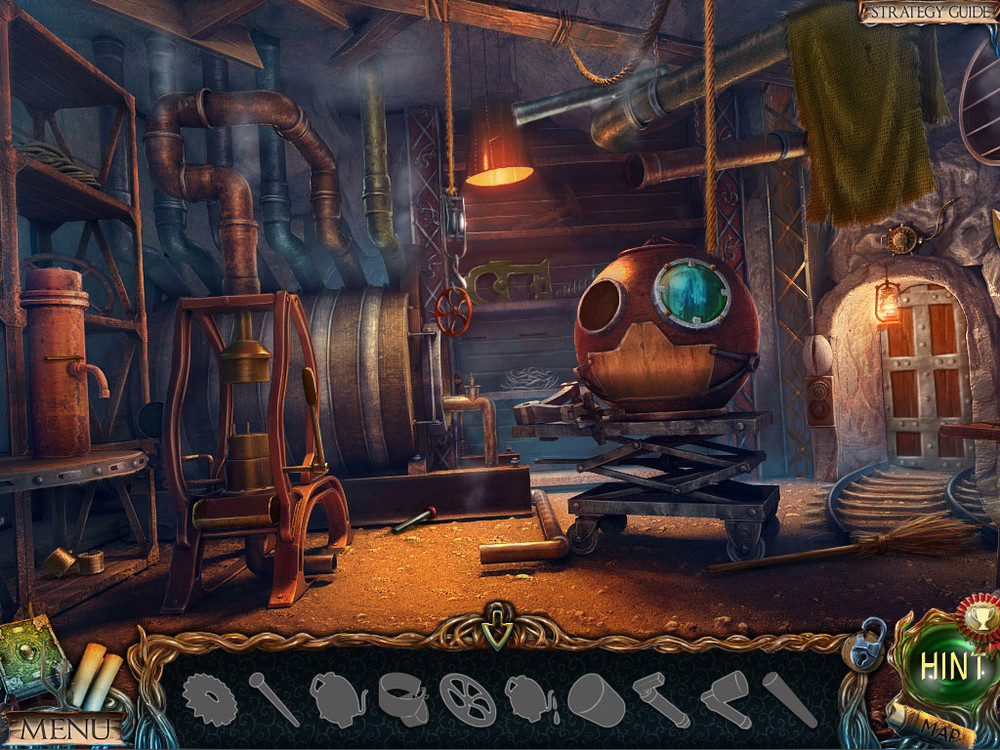Image resolution: width=1000 pixels, height=750 pixels.
Task: Open the Menu
Action: tap(62, 729)
